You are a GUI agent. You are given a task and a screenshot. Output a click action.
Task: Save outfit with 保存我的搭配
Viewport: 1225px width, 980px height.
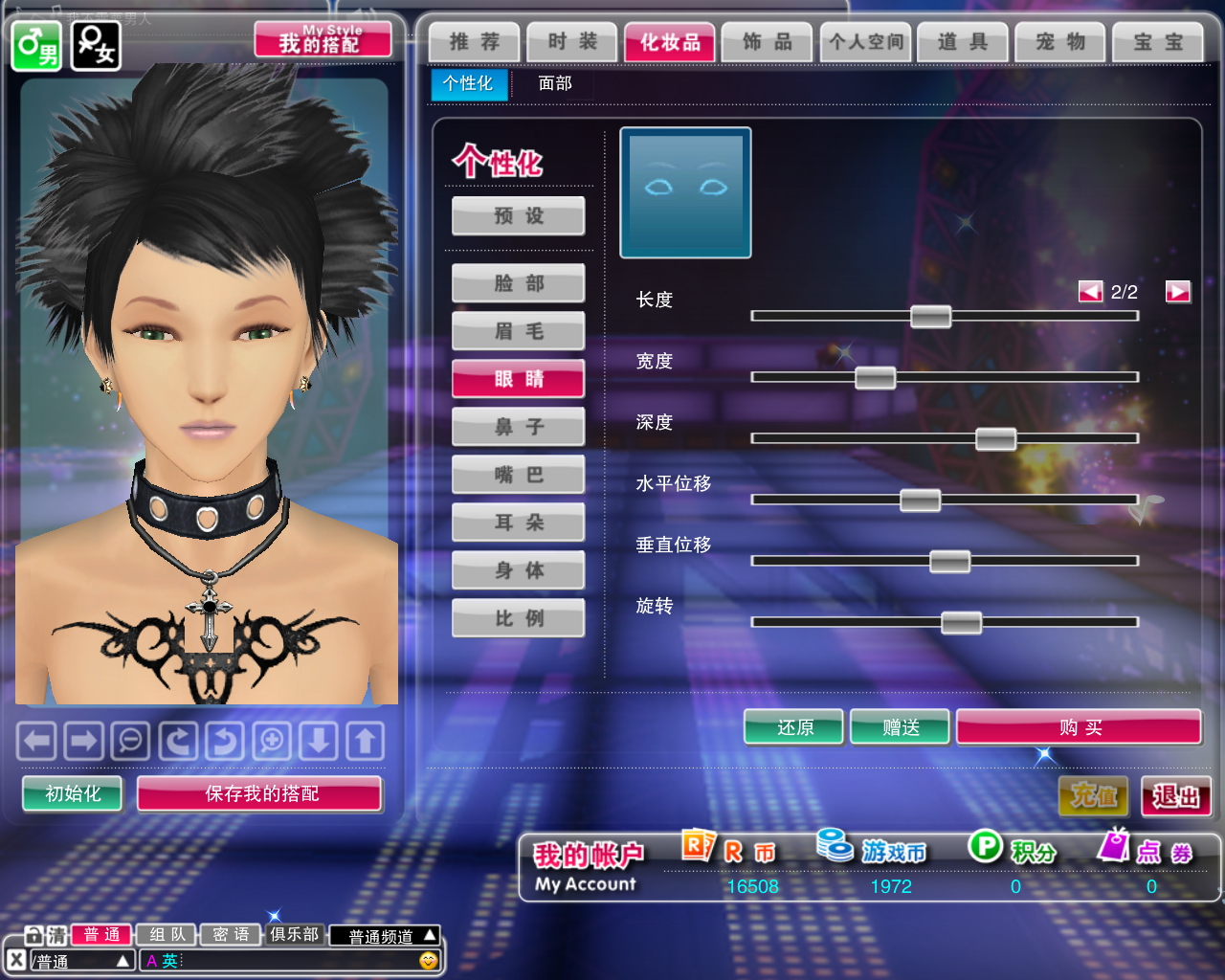(x=260, y=793)
